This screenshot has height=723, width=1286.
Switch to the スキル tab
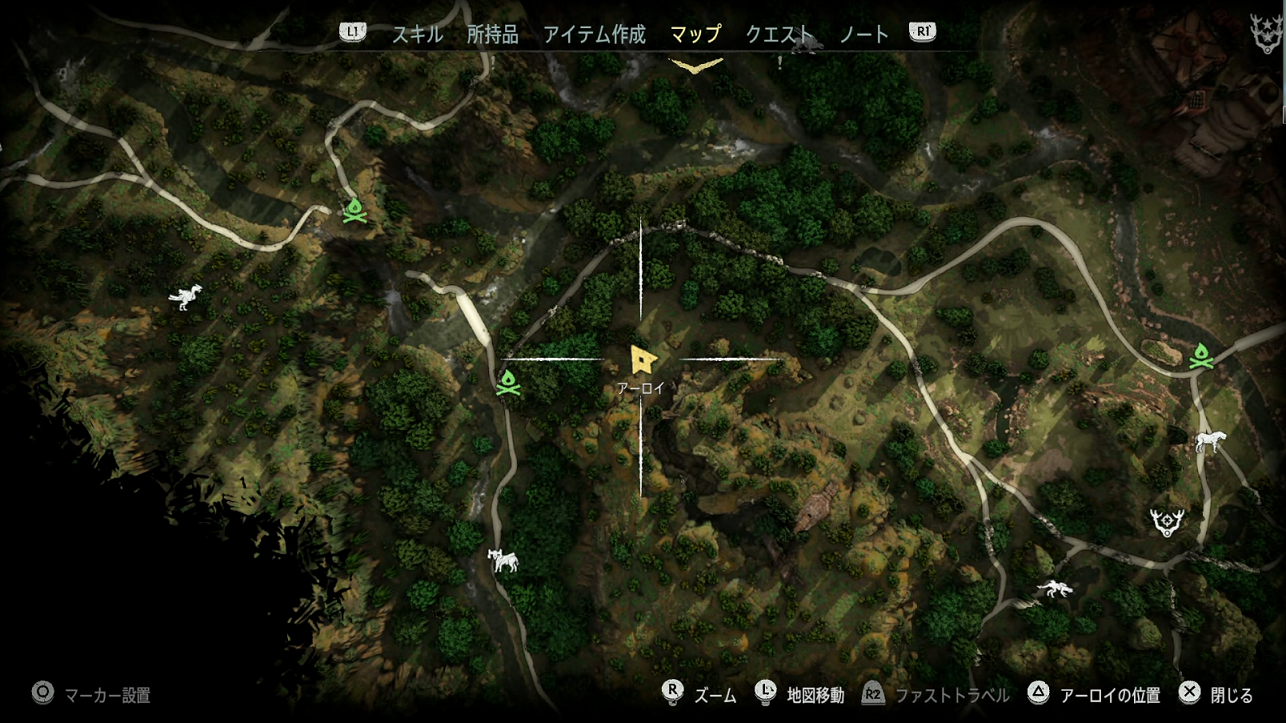[x=417, y=34]
